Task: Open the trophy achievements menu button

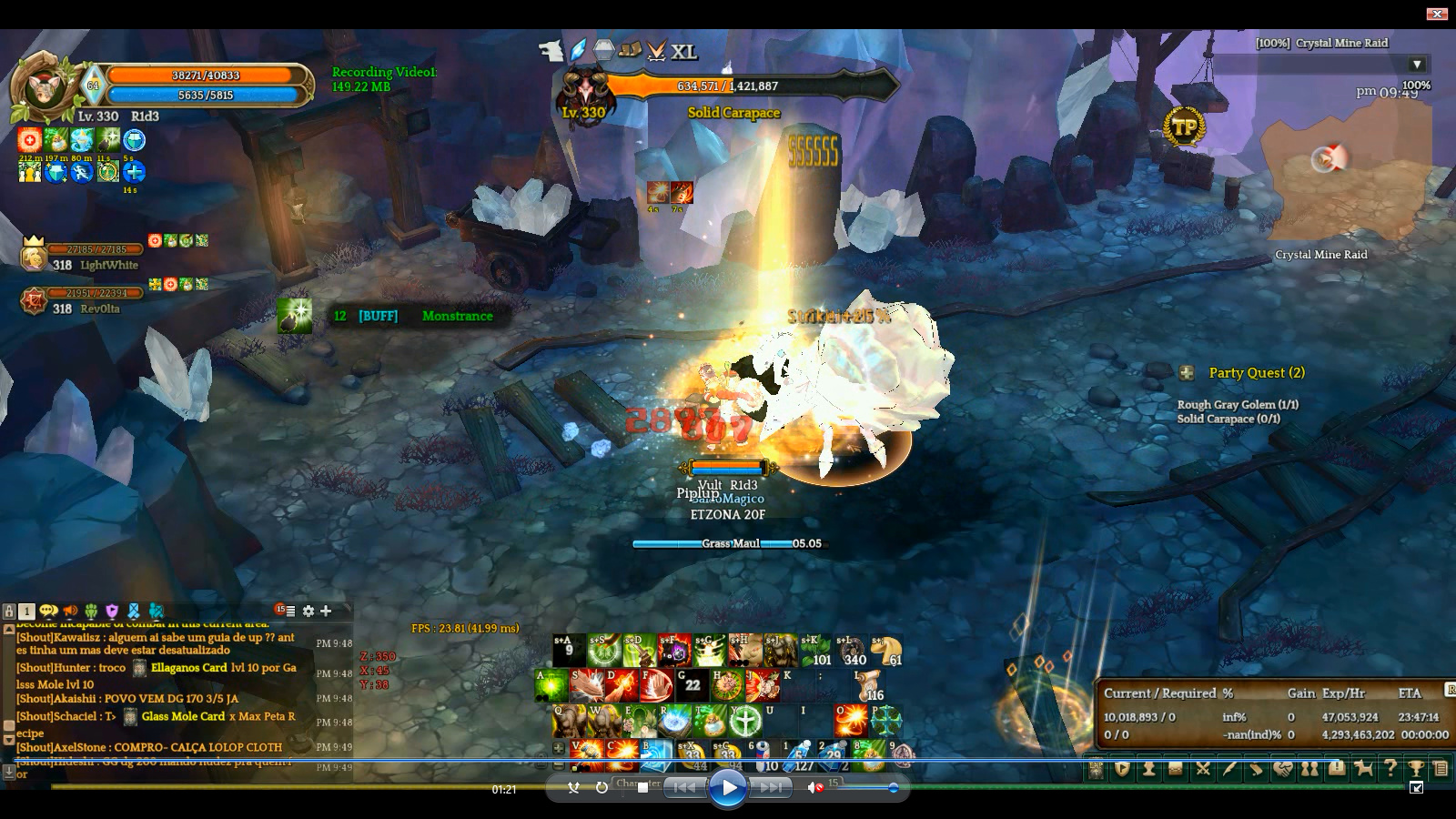Action: 1416,769
